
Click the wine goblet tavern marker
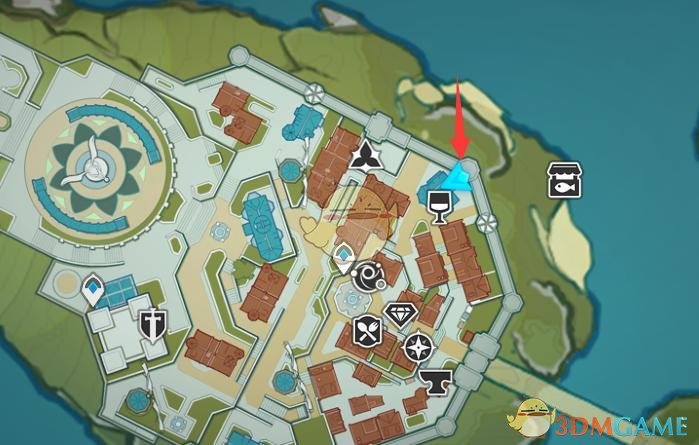click(x=437, y=207)
